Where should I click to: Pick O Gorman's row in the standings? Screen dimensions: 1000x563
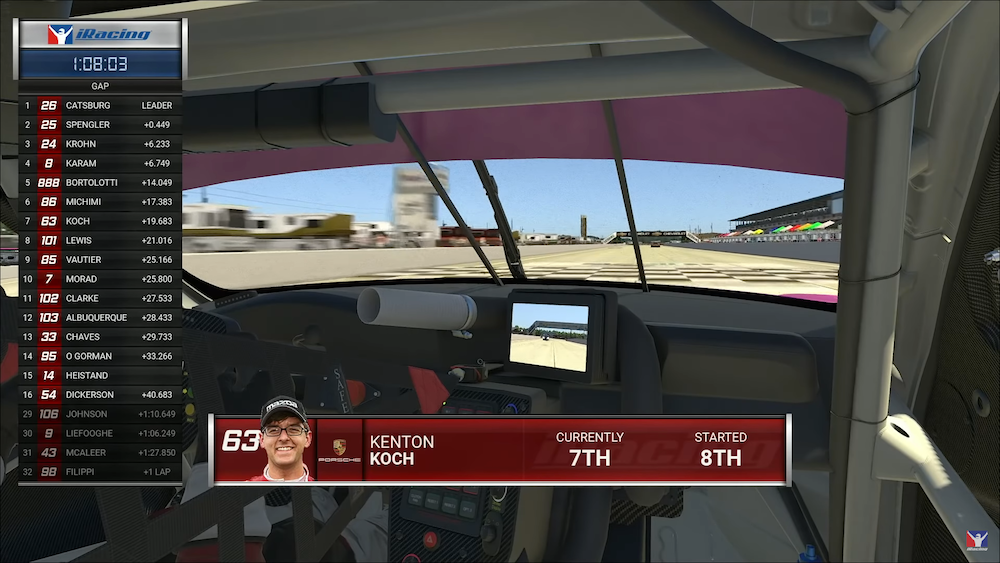click(100, 356)
